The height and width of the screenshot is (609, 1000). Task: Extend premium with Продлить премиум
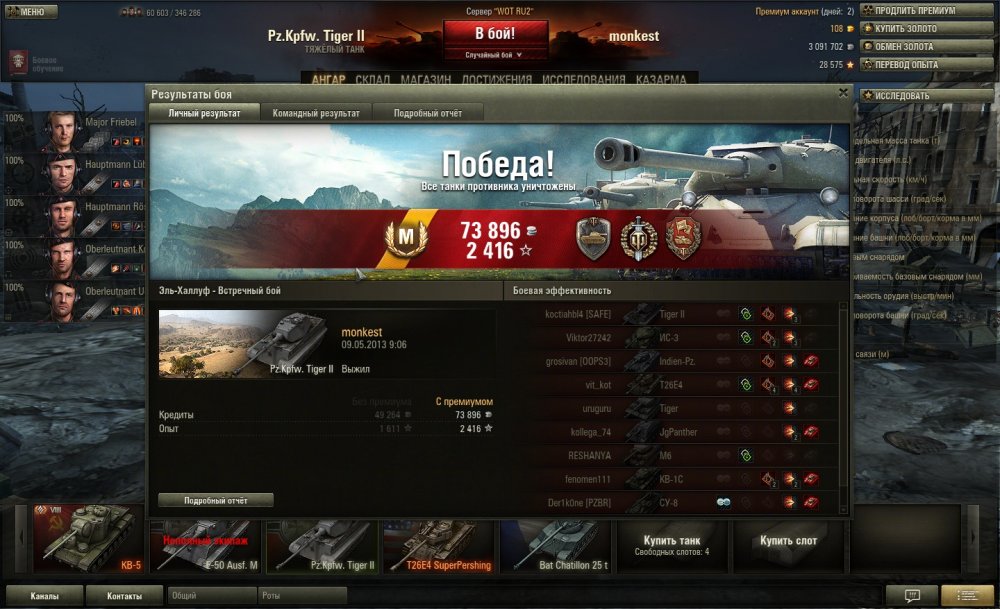(914, 11)
